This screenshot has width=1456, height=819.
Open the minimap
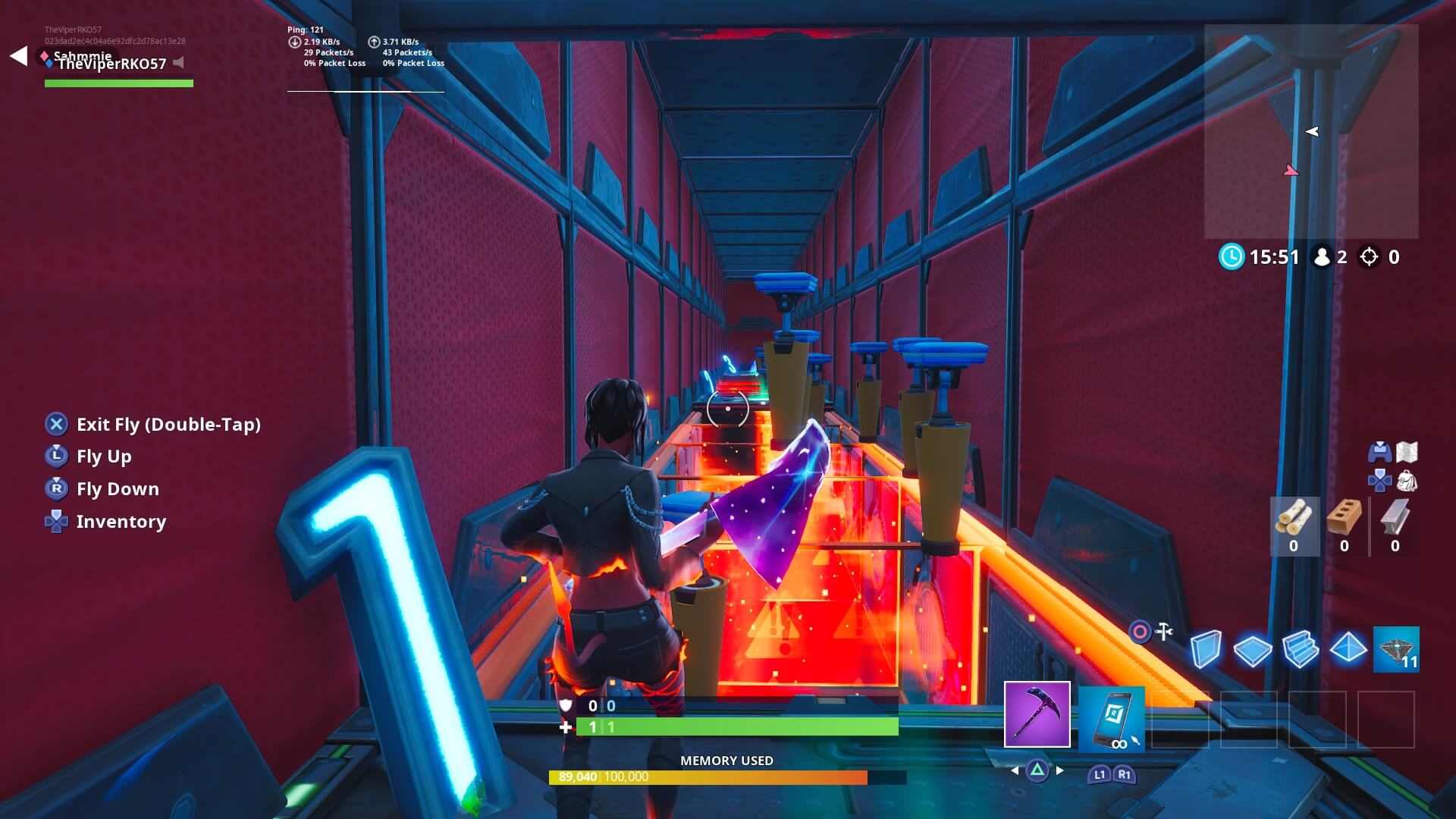click(1310, 131)
